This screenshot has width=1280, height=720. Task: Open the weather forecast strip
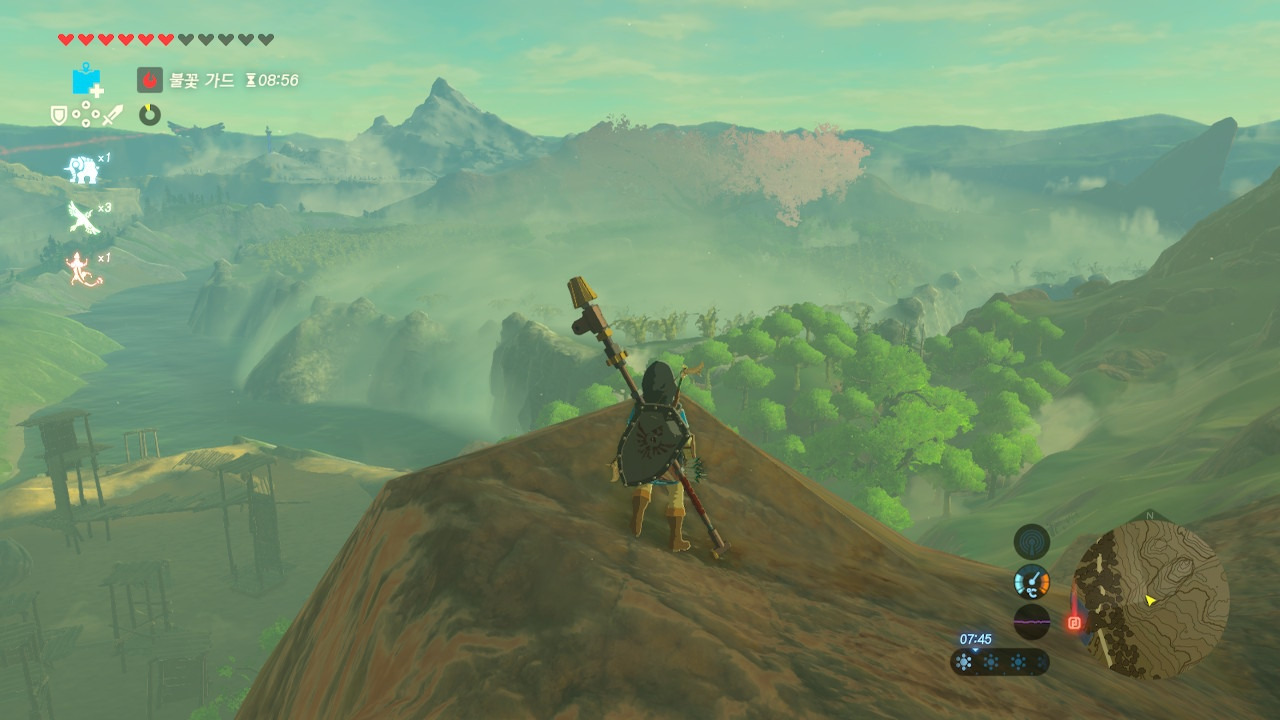tap(1000, 662)
